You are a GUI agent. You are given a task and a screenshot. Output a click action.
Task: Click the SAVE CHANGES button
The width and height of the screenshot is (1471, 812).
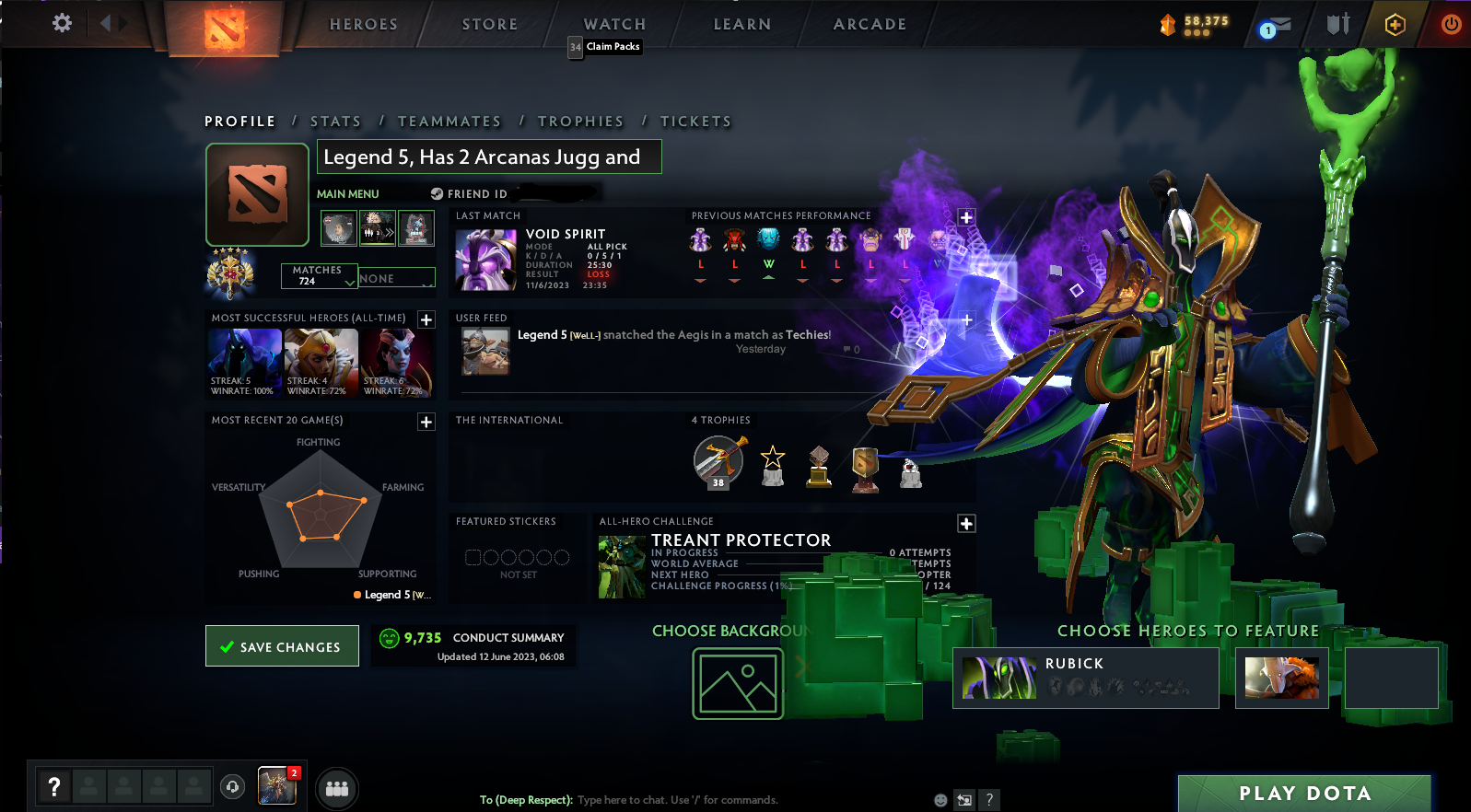282,645
